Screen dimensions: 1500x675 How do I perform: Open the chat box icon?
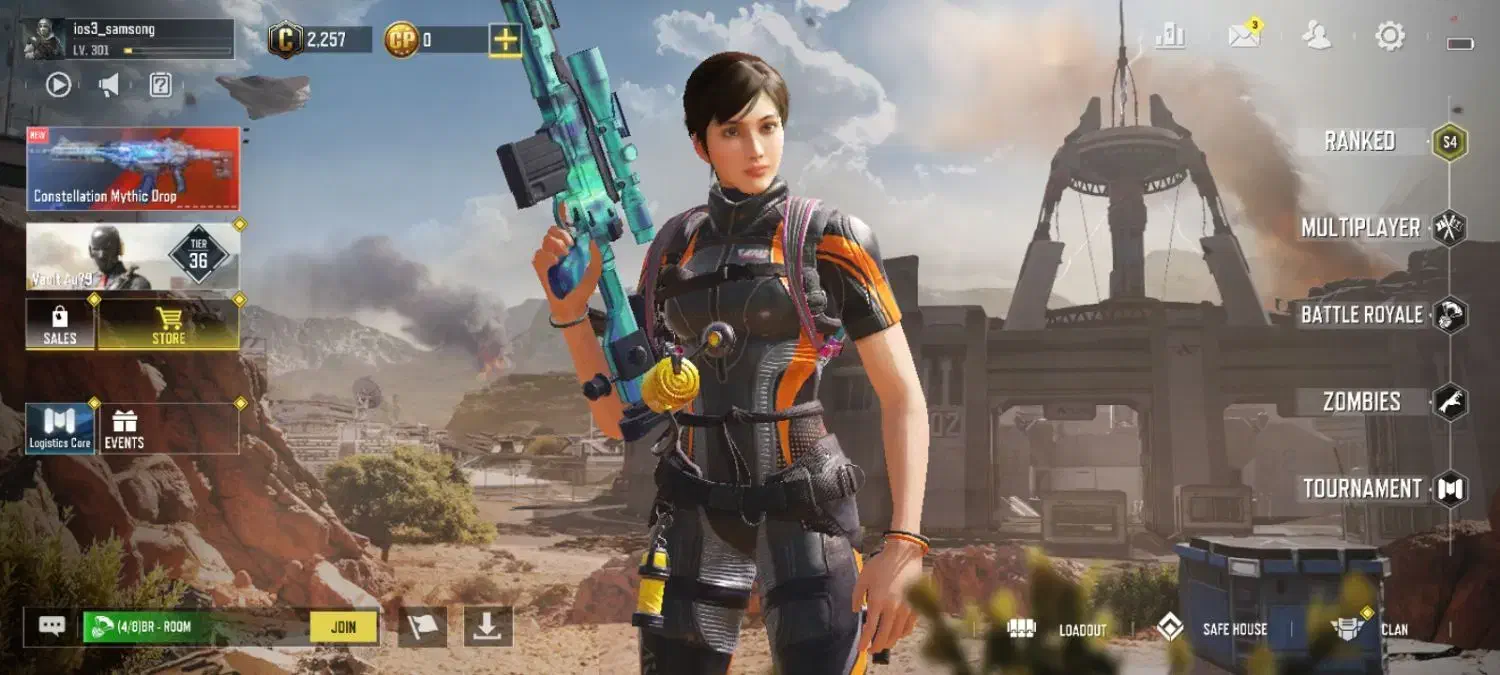tap(52, 626)
